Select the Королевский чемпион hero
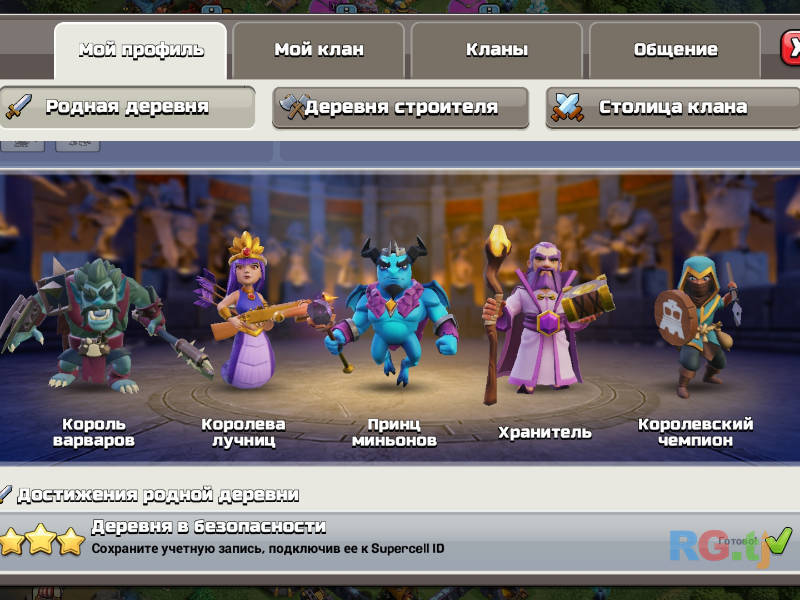800x600 pixels. click(698, 325)
